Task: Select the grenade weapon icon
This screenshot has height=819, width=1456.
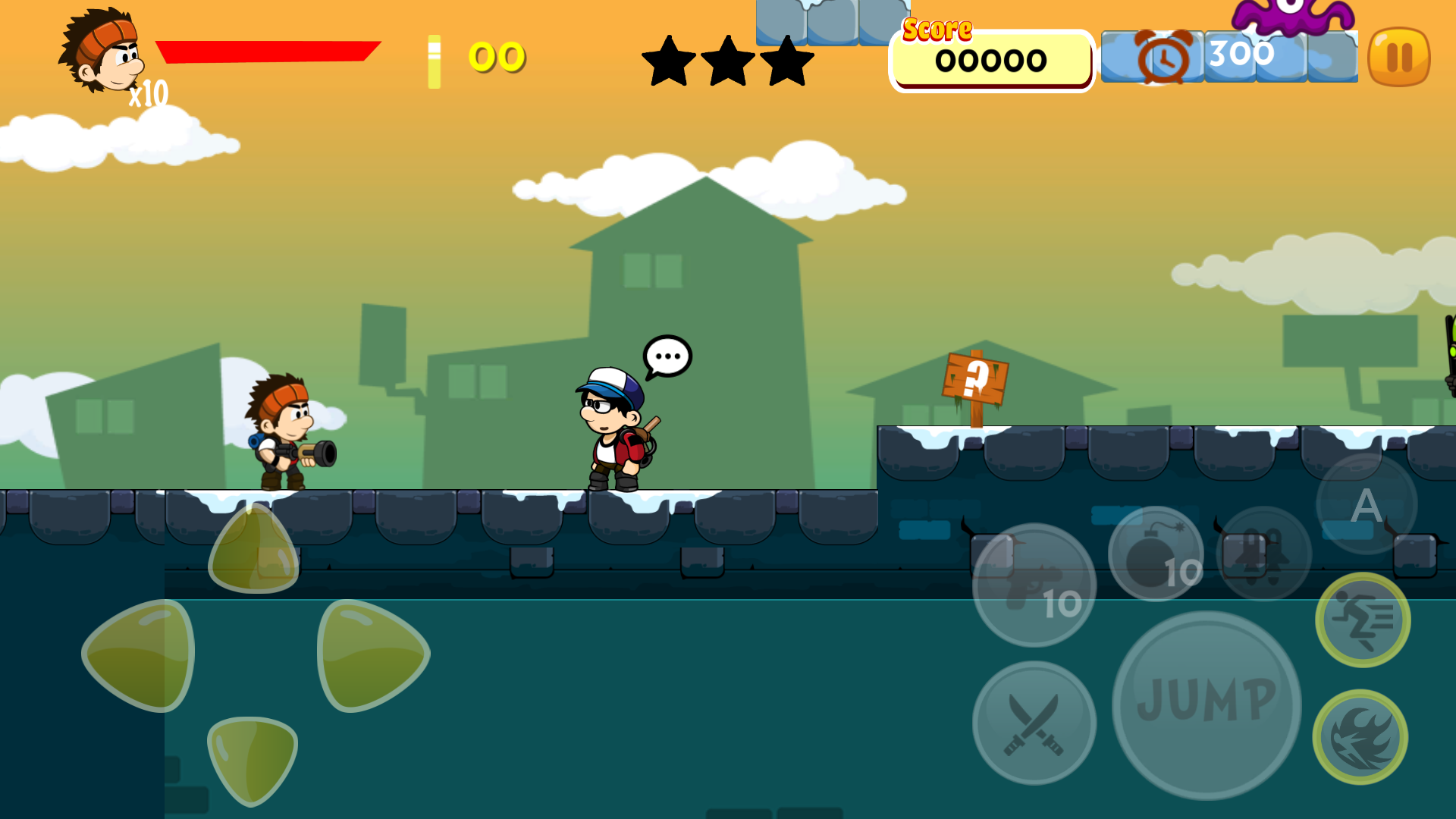Action: click(x=1265, y=552)
